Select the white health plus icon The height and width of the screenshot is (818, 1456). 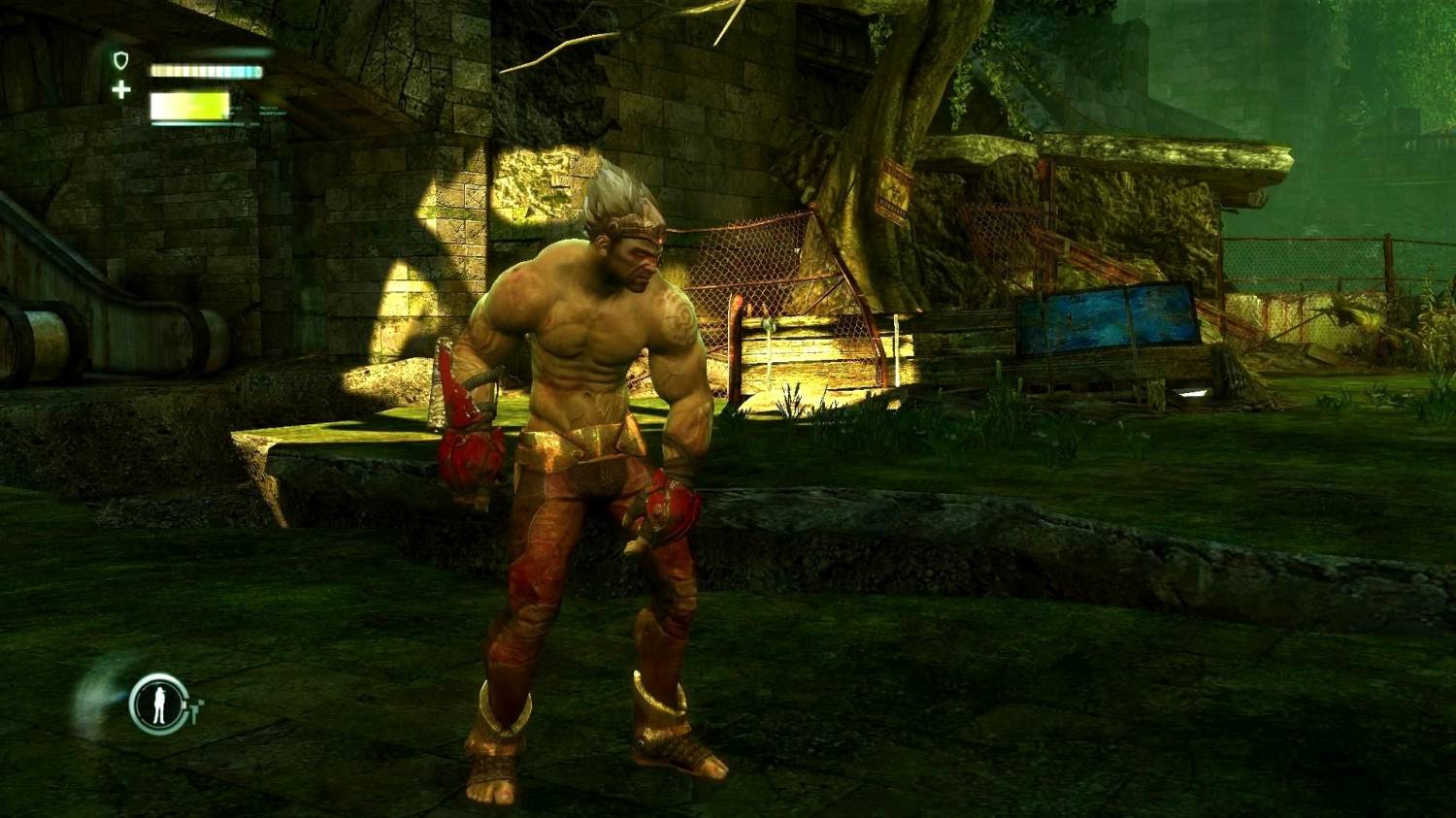121,90
